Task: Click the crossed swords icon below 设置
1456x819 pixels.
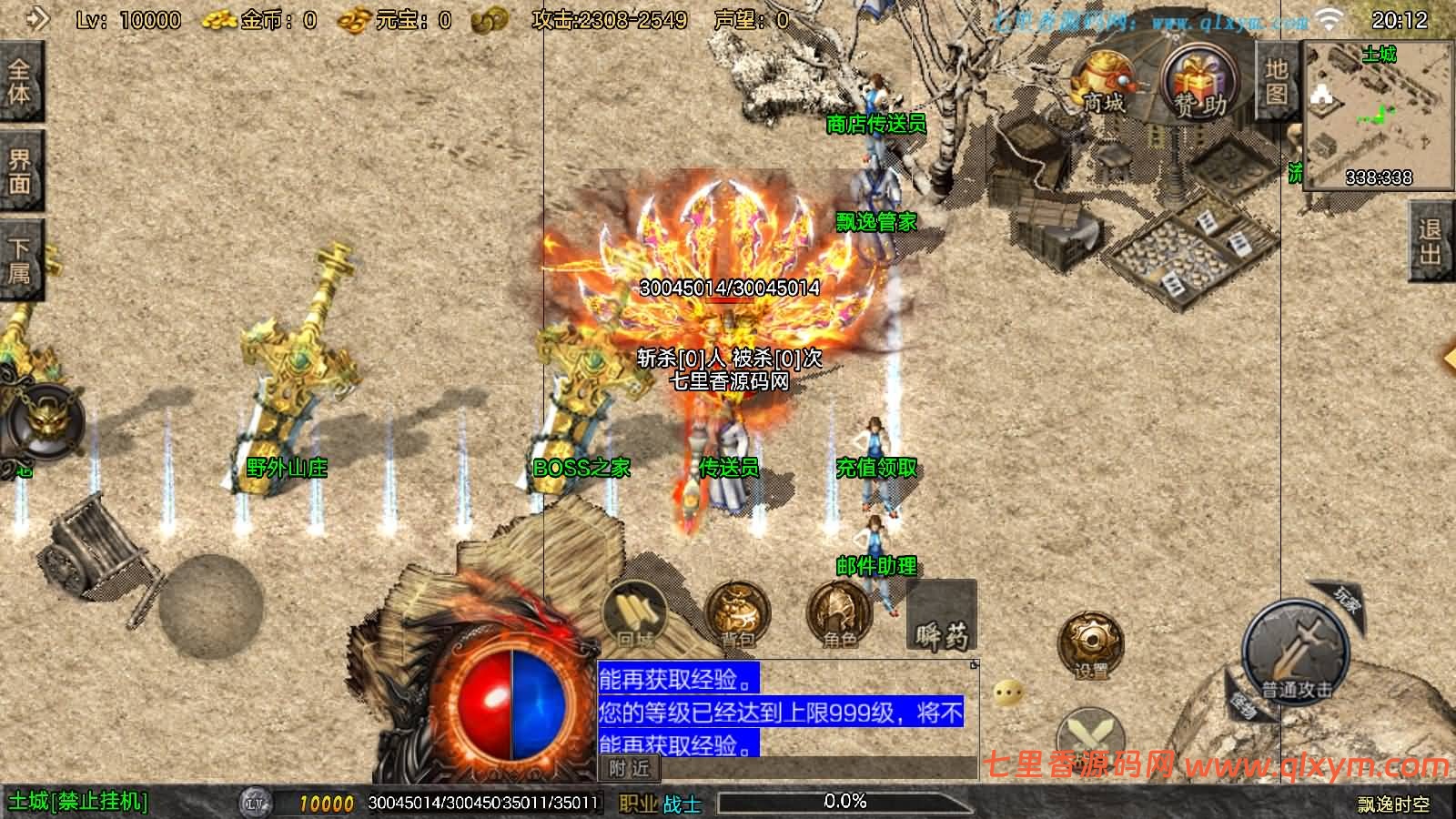Action: (x=1090, y=737)
